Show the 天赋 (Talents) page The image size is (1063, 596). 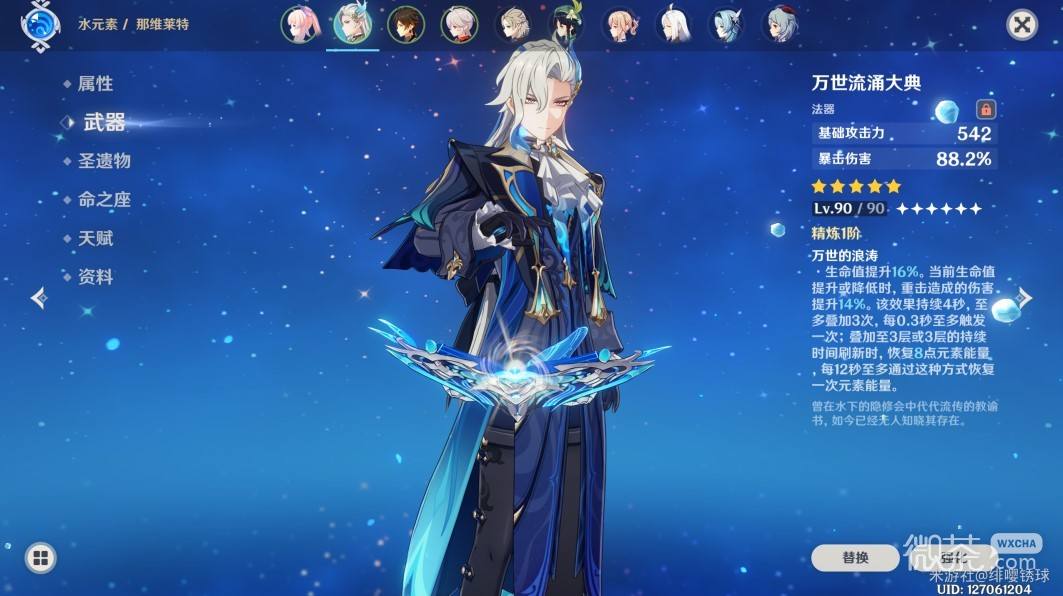point(95,238)
